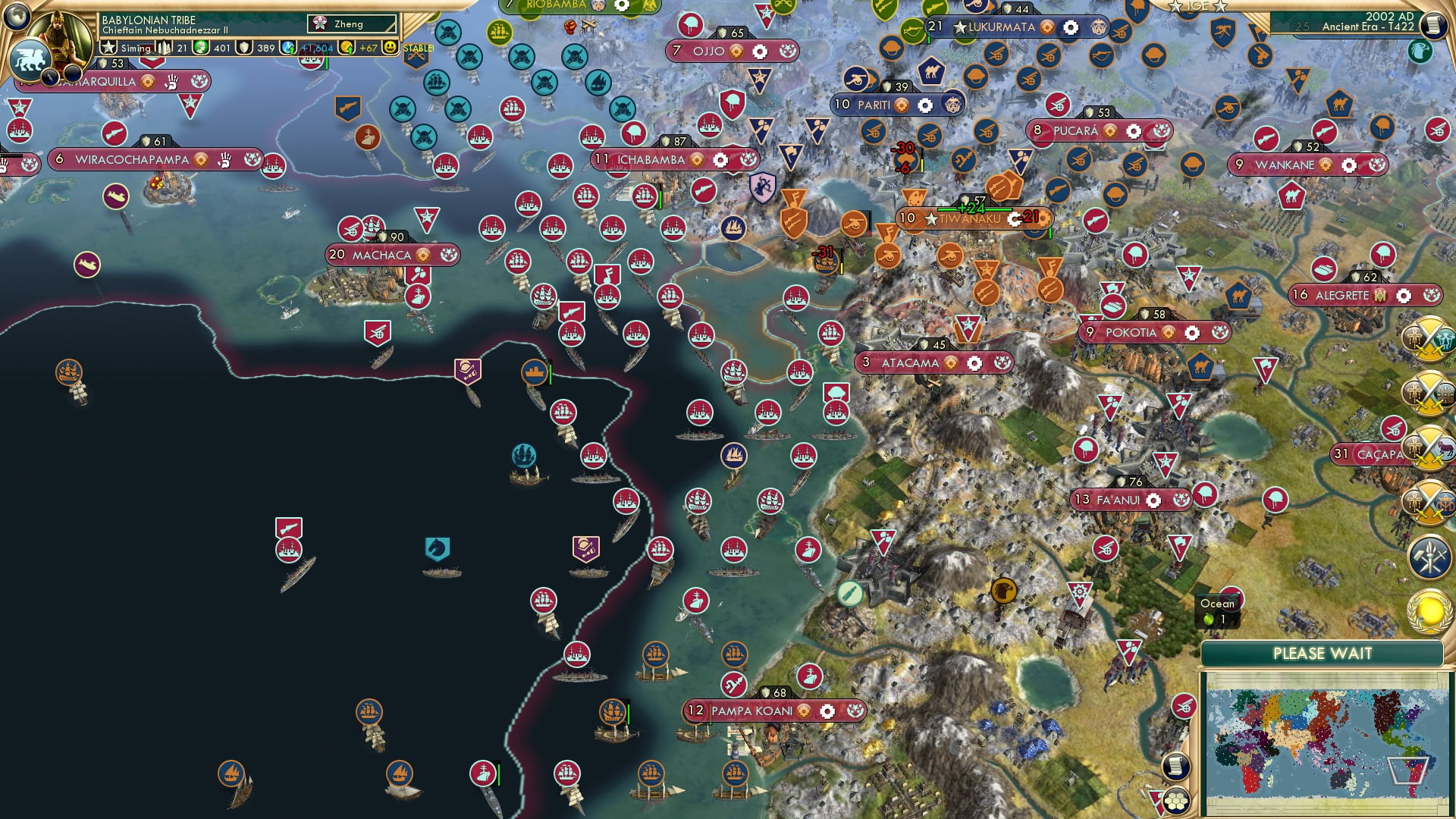This screenshot has height=819, width=1456.
Task: Toggle Atacama's production gear icon
Action: click(974, 362)
